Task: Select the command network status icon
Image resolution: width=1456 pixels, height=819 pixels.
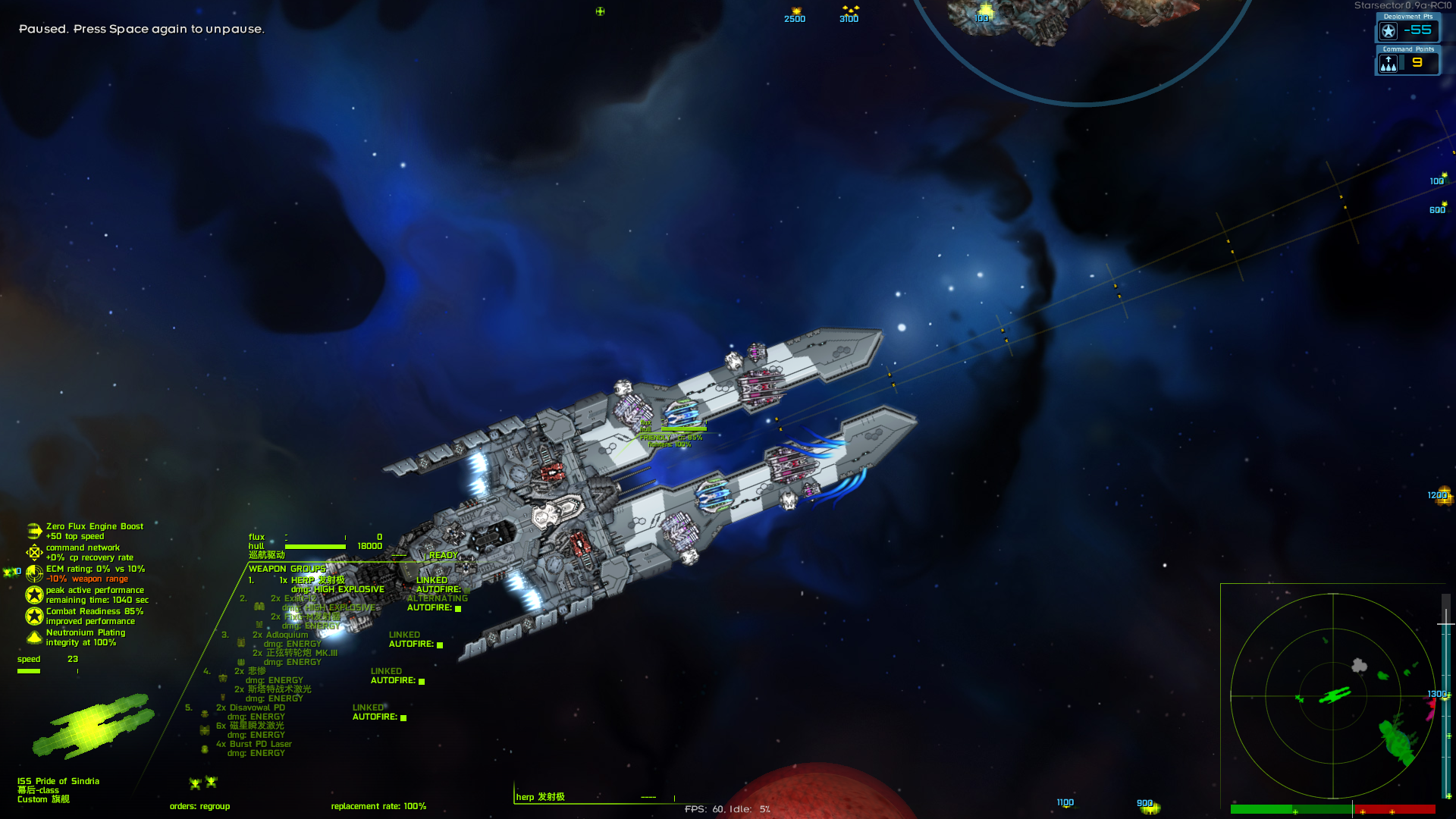Action: 34,552
